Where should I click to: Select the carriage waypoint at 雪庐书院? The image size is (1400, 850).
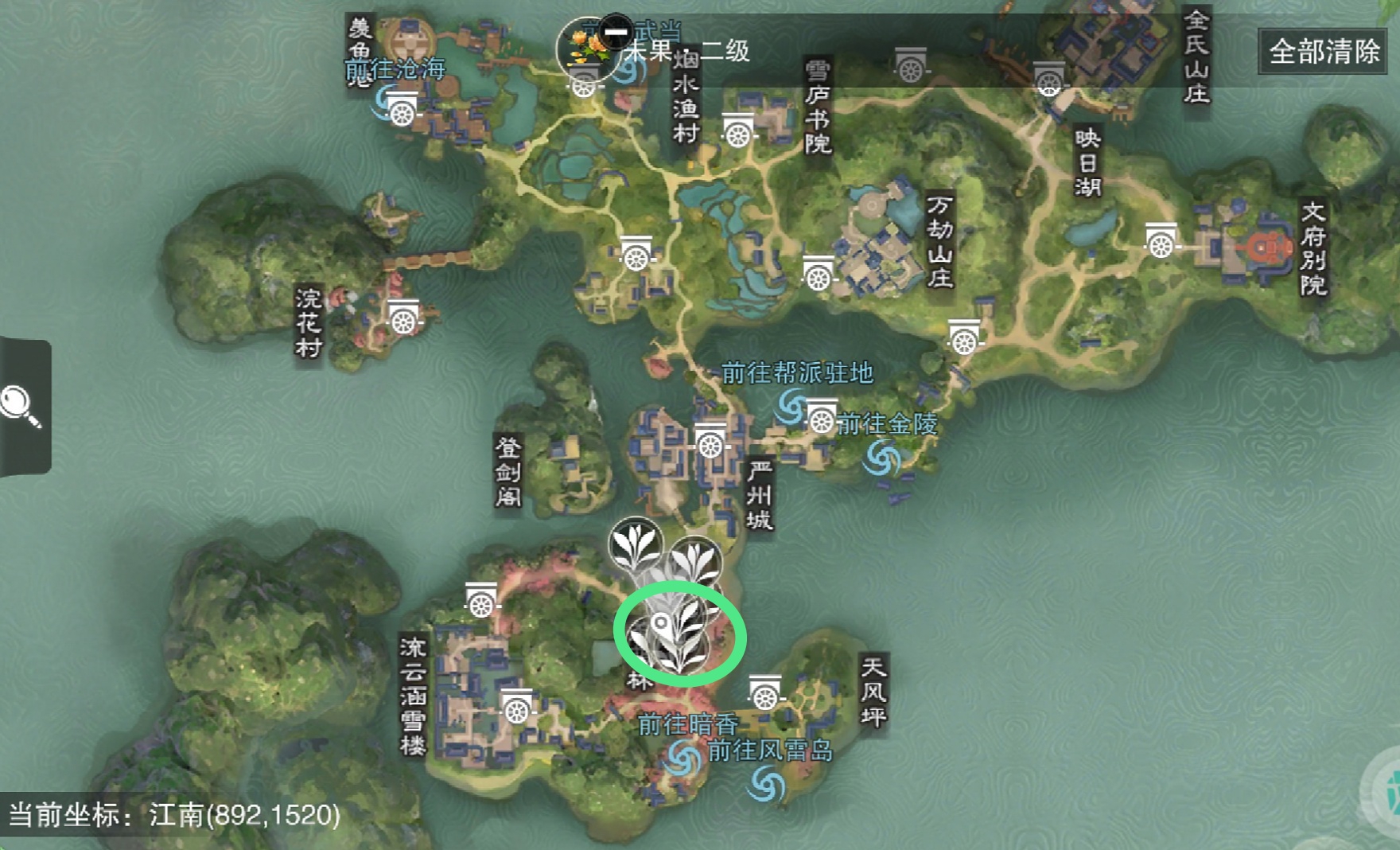pyautogui.click(x=737, y=132)
